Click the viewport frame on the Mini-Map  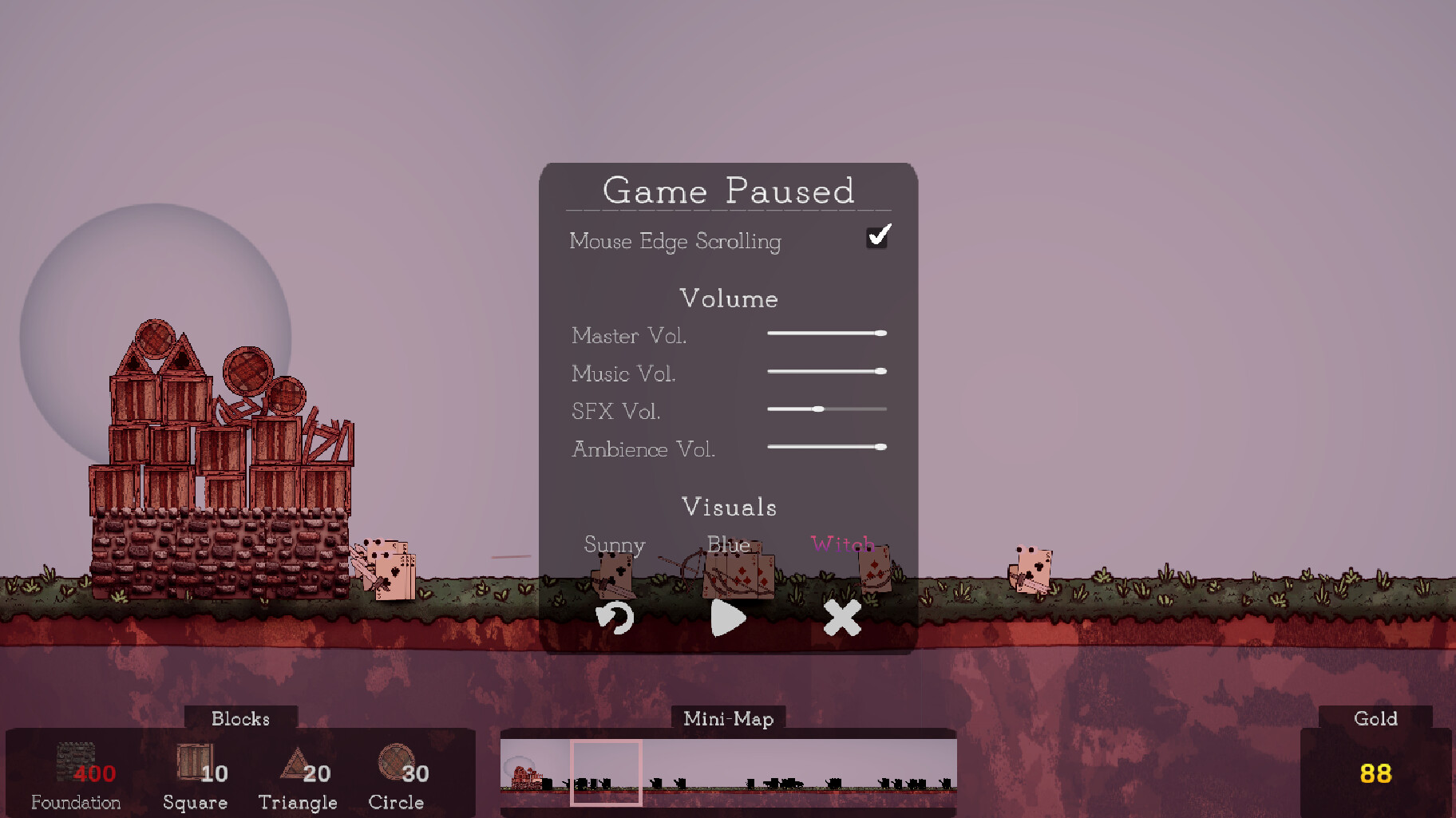tap(606, 773)
